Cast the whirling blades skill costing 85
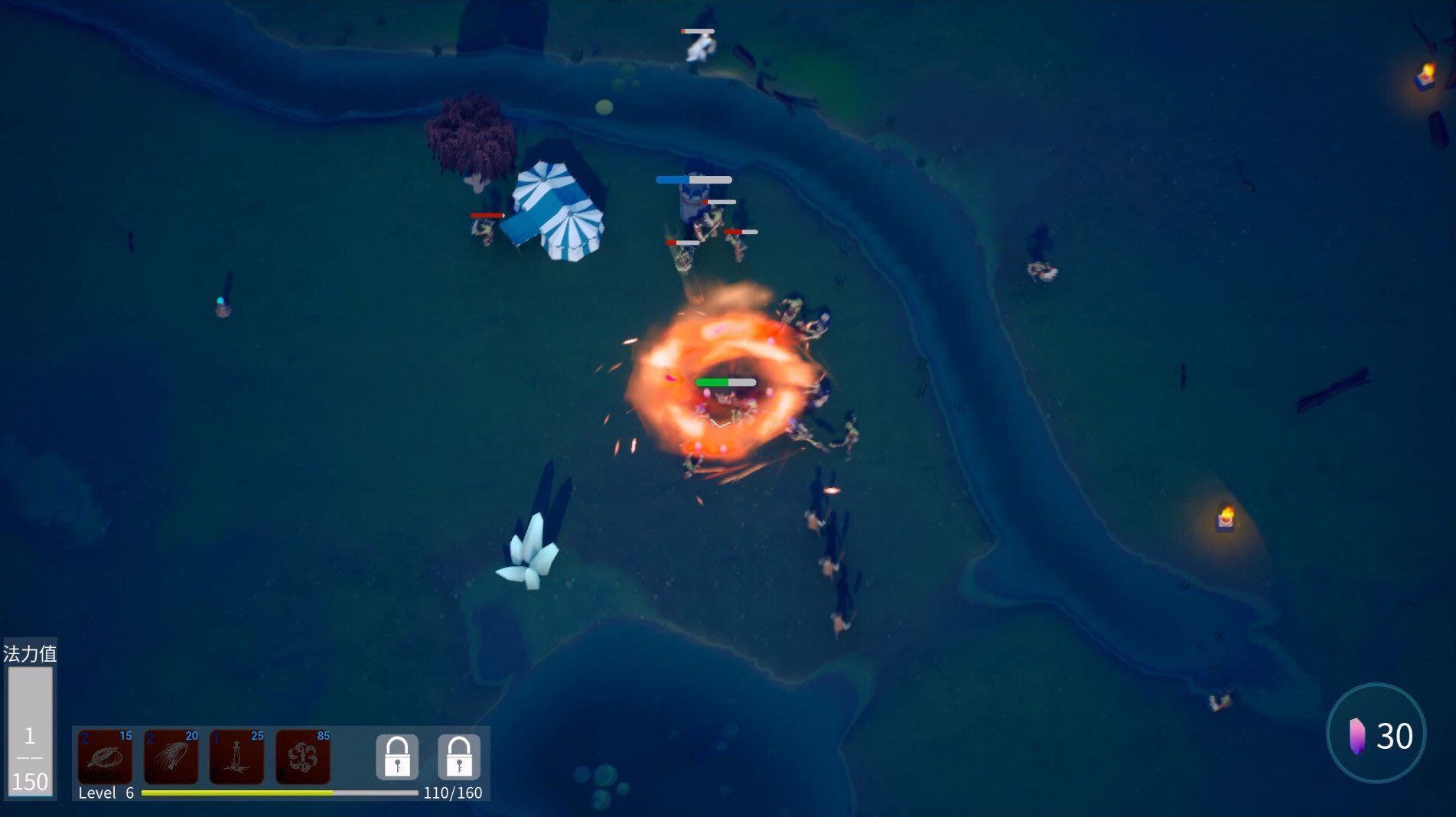 (303, 757)
